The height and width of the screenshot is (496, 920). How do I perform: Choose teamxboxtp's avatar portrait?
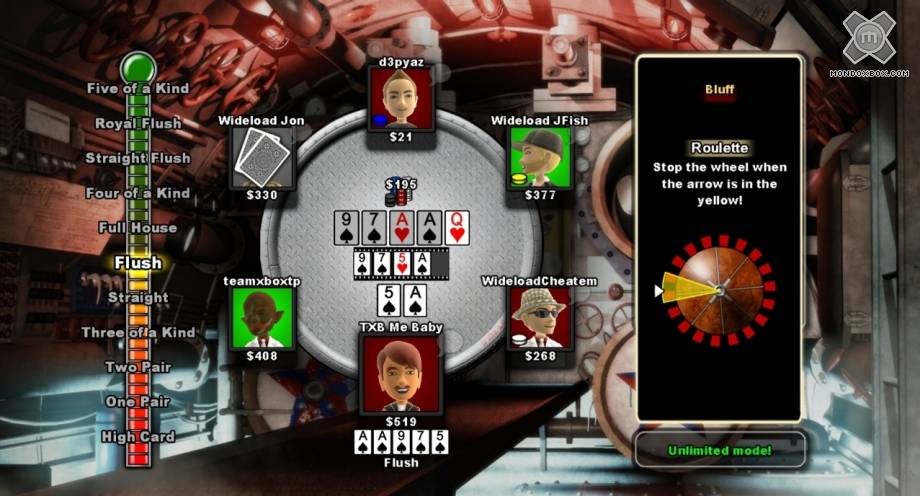[x=264, y=318]
